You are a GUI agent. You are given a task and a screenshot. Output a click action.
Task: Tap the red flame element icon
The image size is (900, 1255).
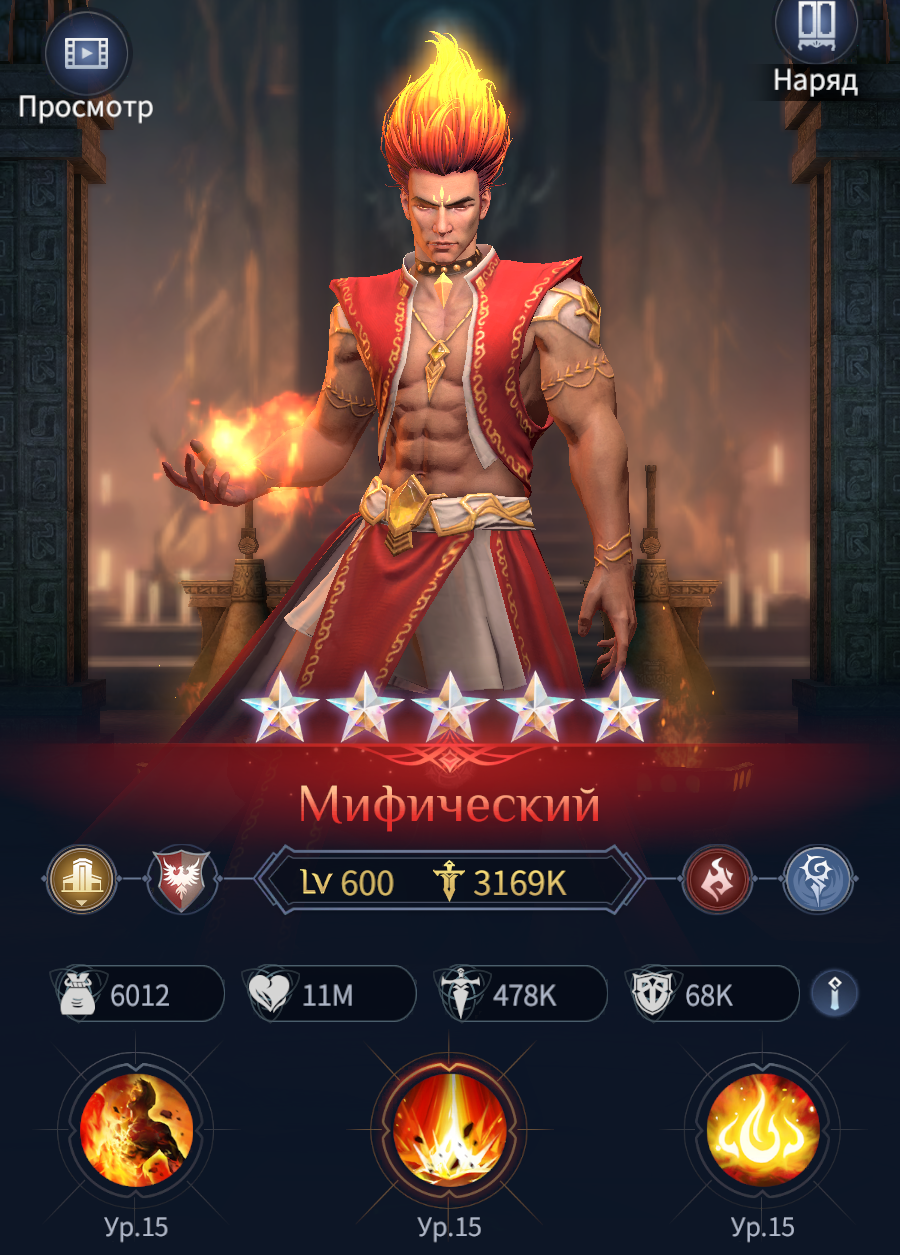point(718,880)
